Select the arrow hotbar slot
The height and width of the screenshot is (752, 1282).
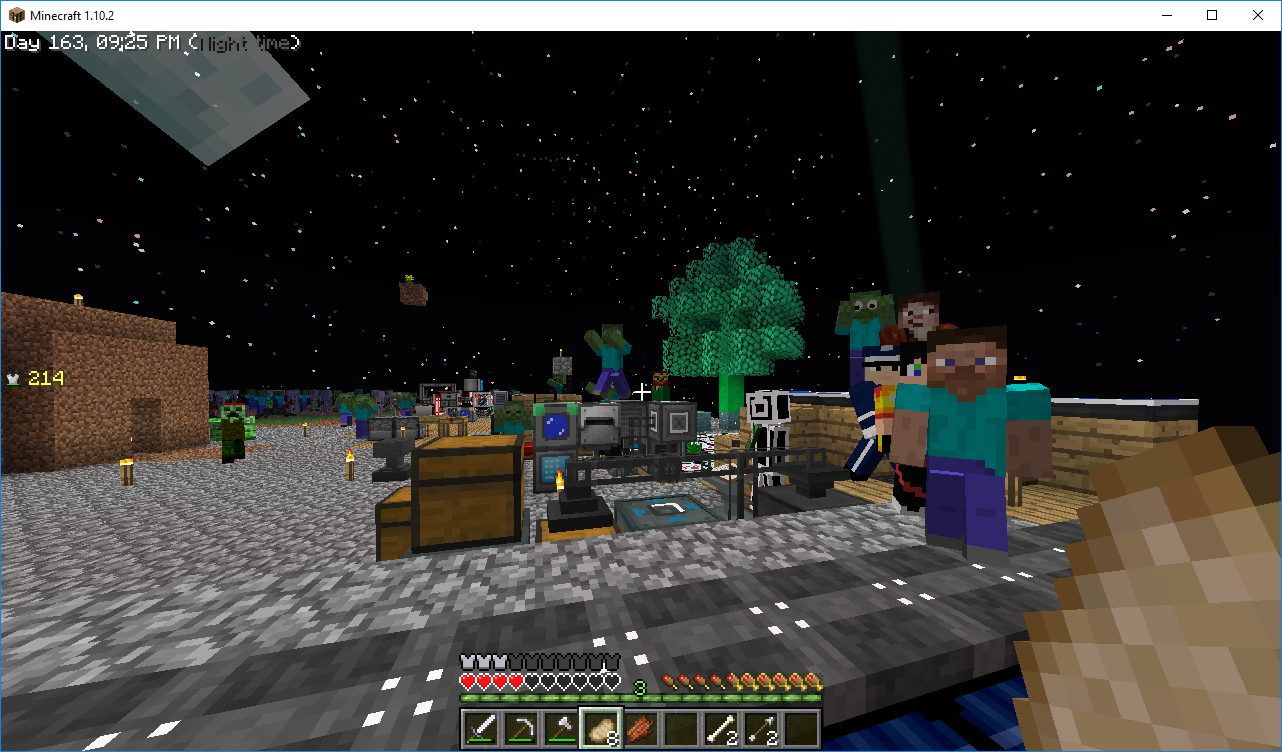point(761,728)
